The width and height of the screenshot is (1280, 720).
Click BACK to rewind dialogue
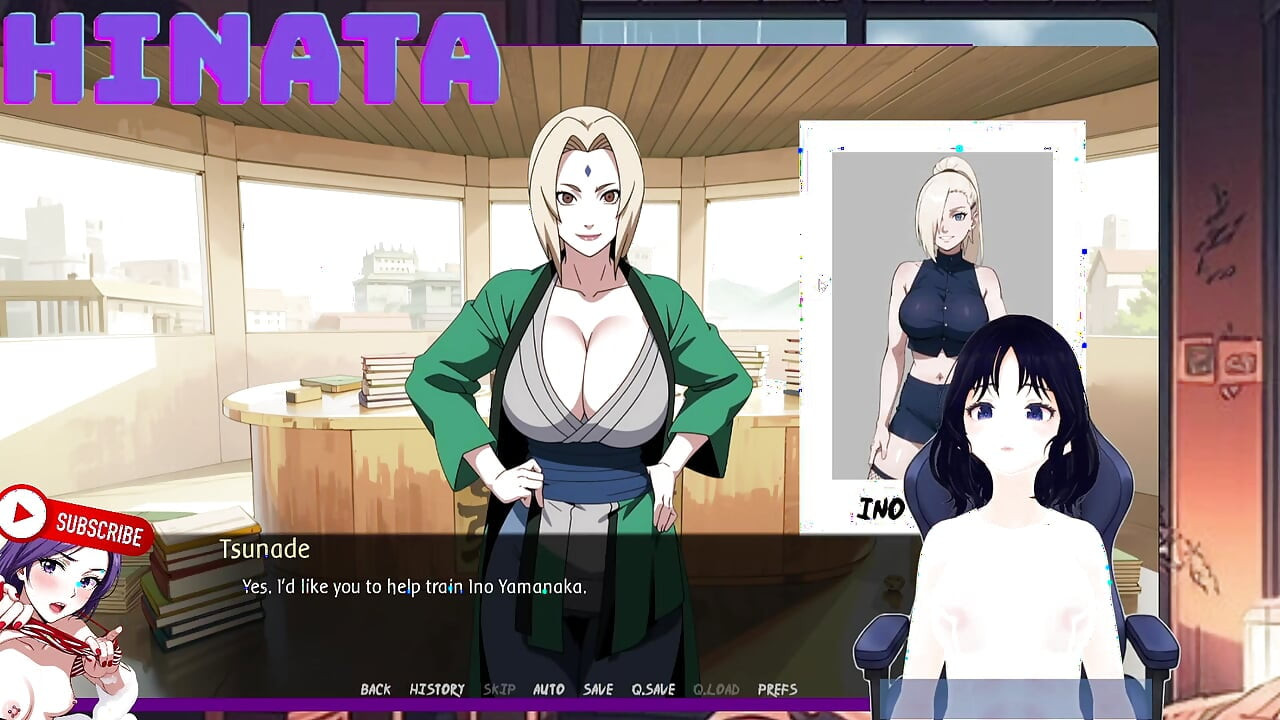click(x=376, y=689)
